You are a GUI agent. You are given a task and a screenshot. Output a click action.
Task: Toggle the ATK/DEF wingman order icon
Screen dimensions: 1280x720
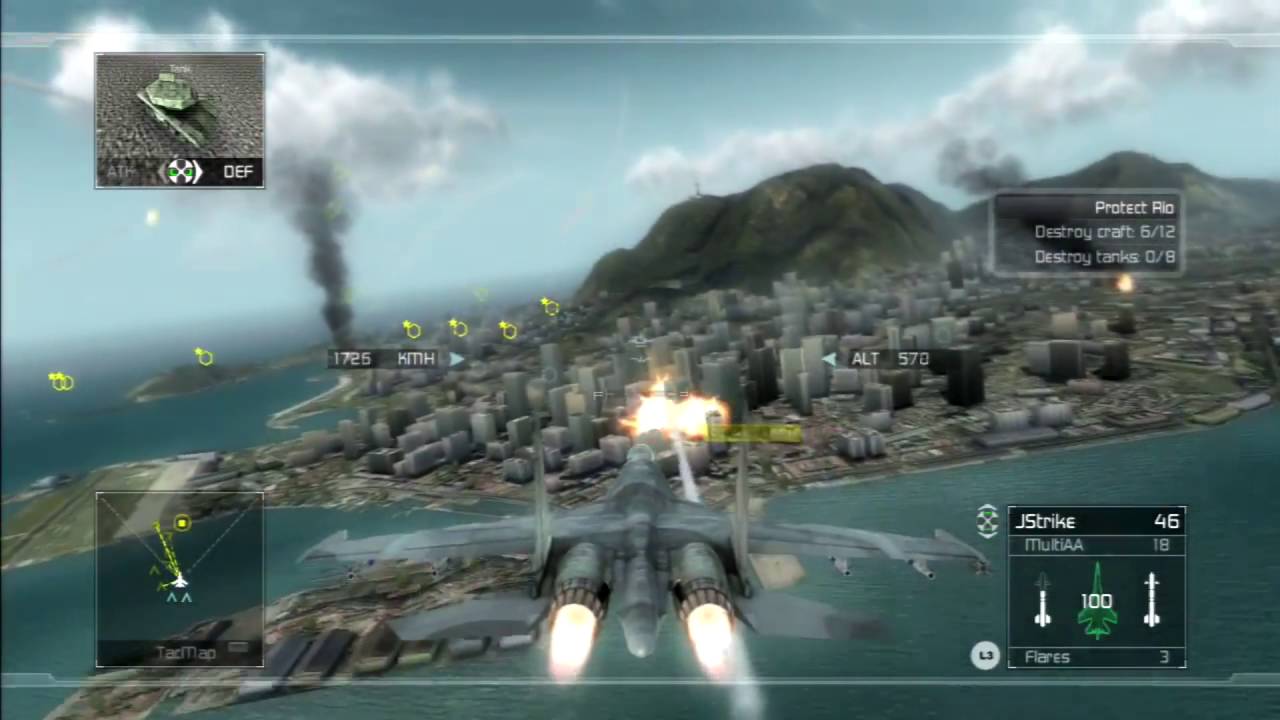181,172
